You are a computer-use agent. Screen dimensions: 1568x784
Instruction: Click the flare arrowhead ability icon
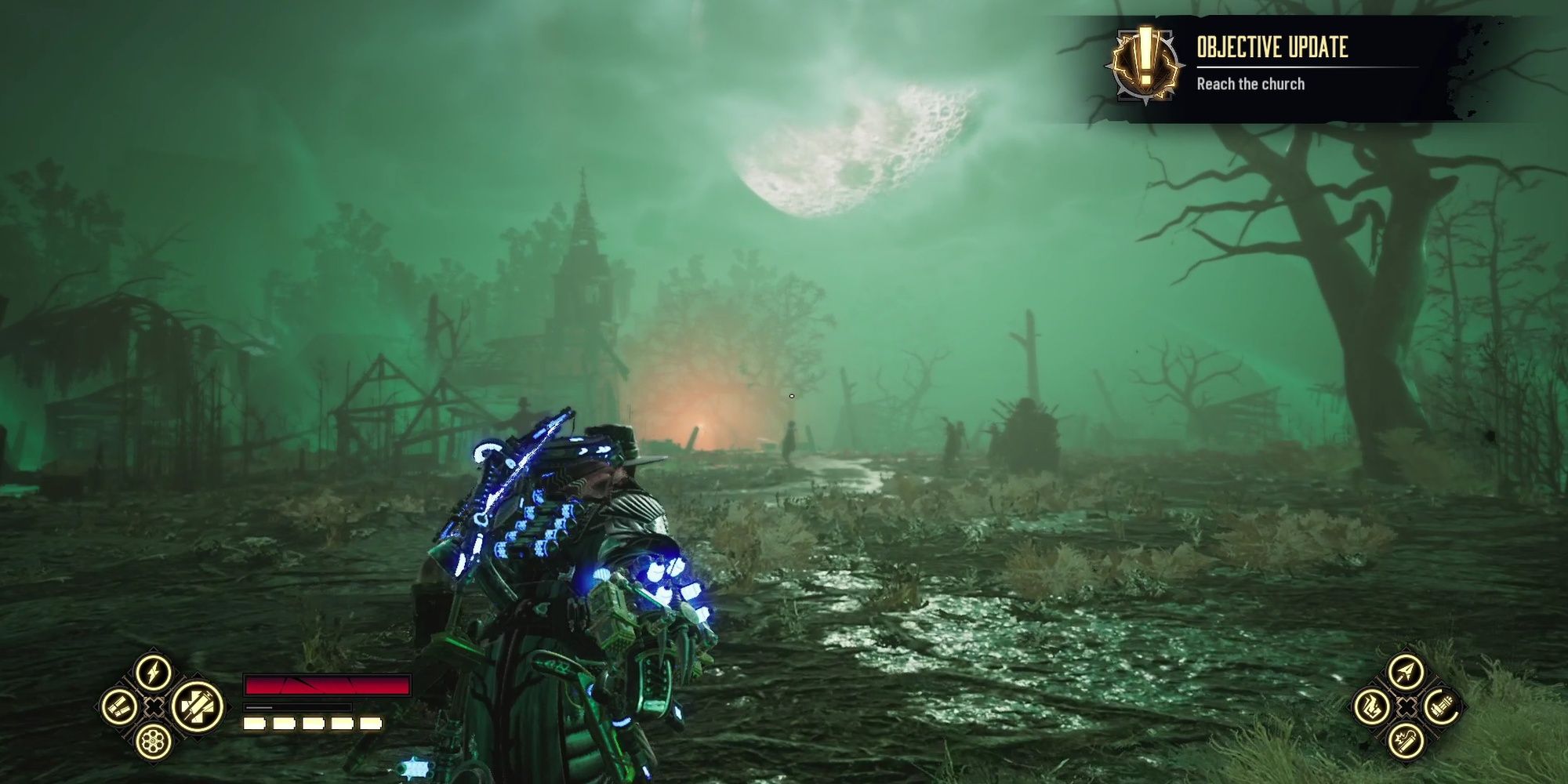click(x=1406, y=671)
